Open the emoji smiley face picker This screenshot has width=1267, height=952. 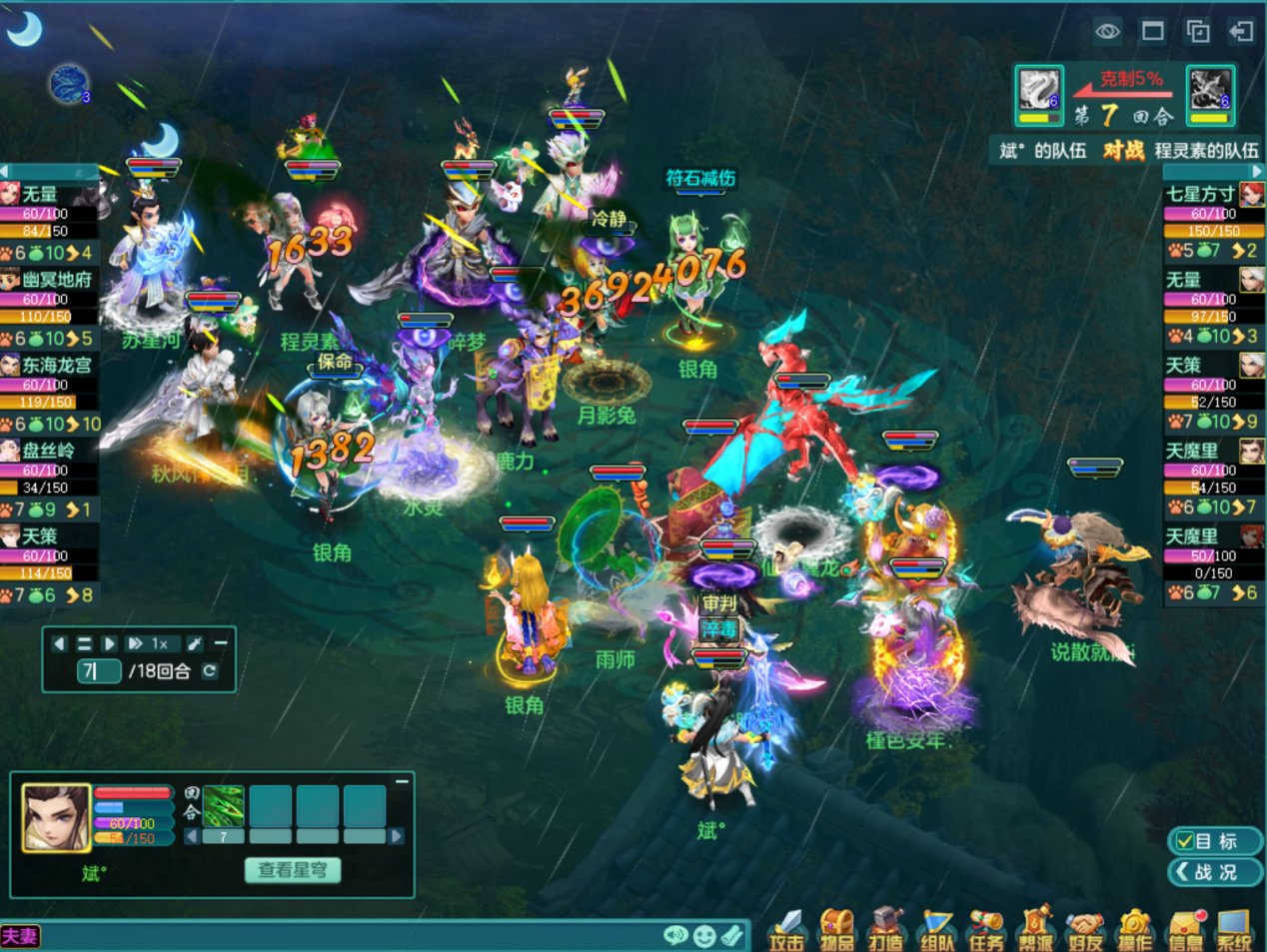pyautogui.click(x=704, y=936)
